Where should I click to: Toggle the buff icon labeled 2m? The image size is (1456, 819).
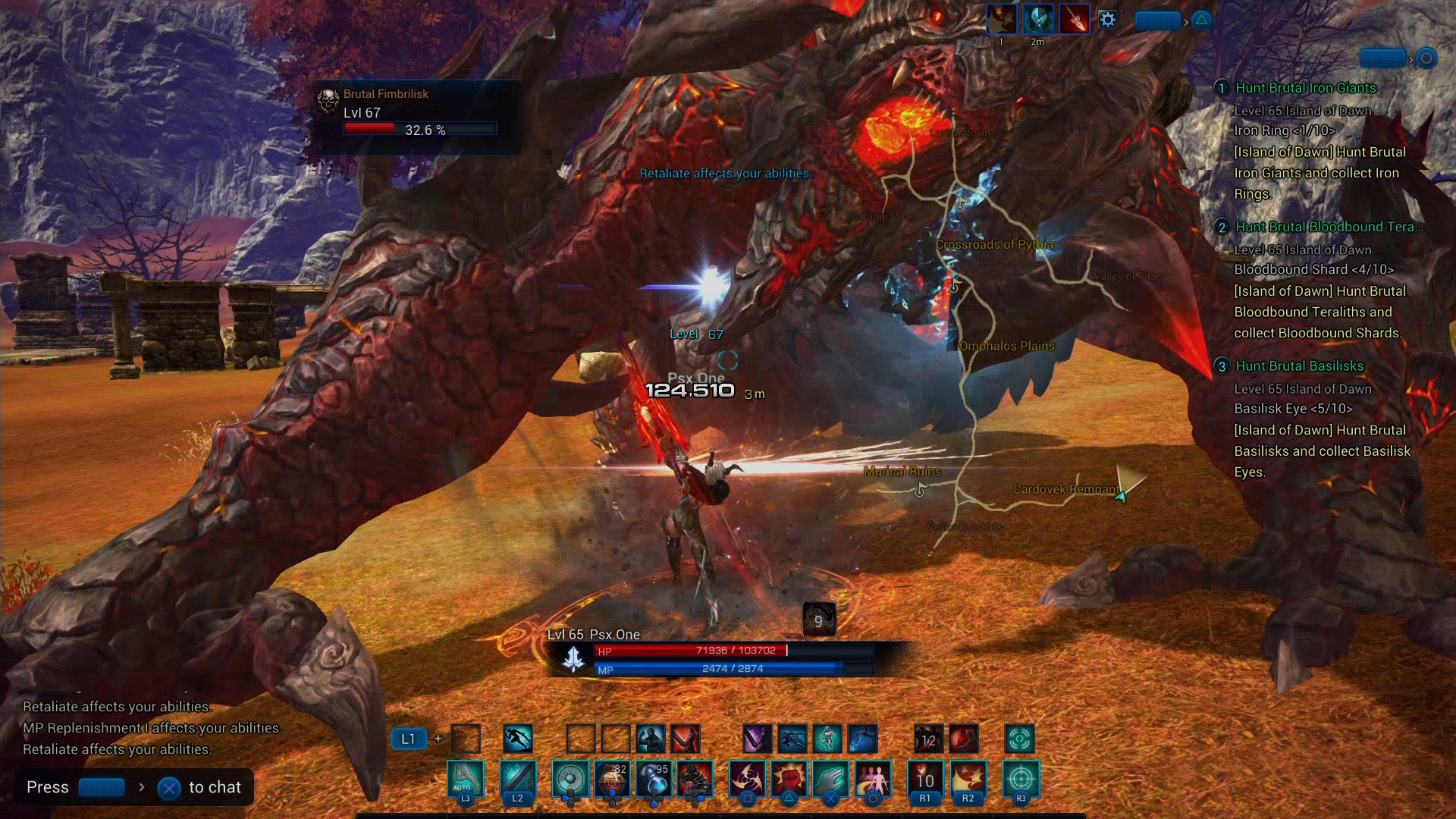(1038, 19)
